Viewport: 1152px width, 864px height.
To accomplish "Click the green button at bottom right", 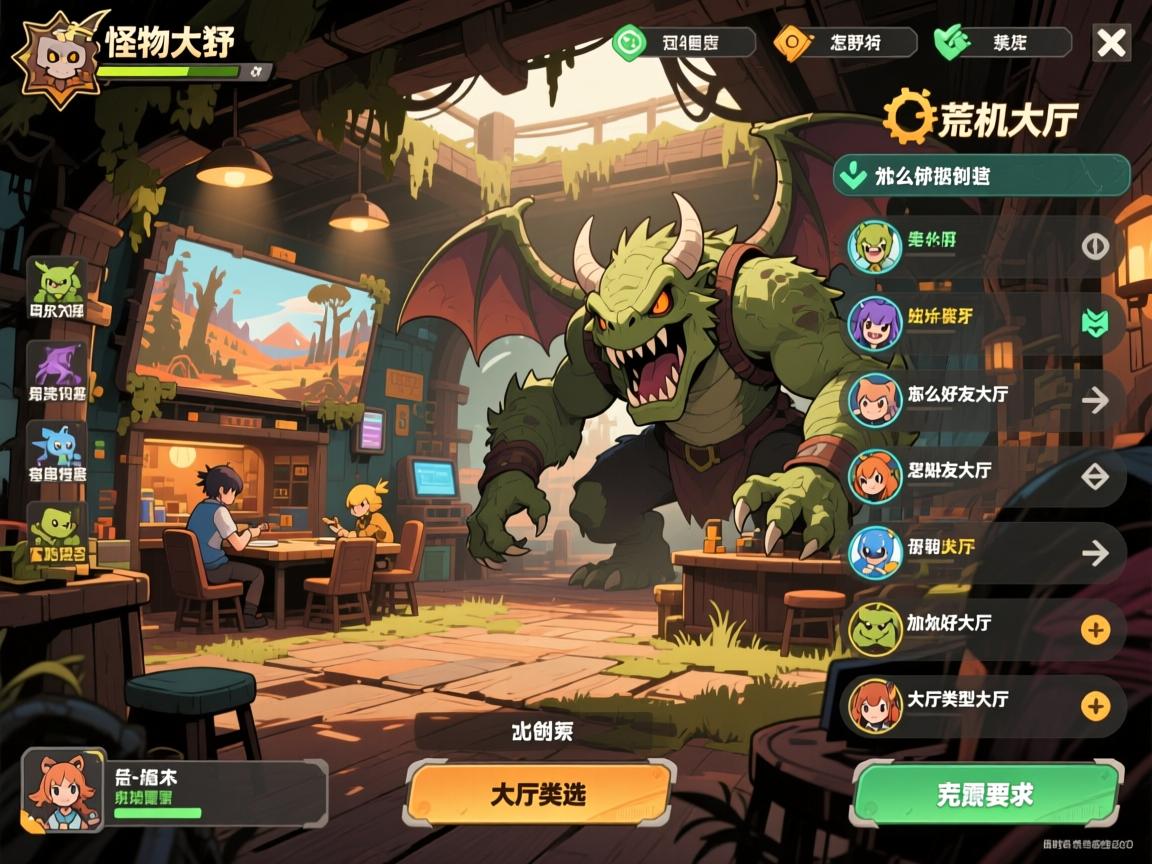I will coord(985,795).
